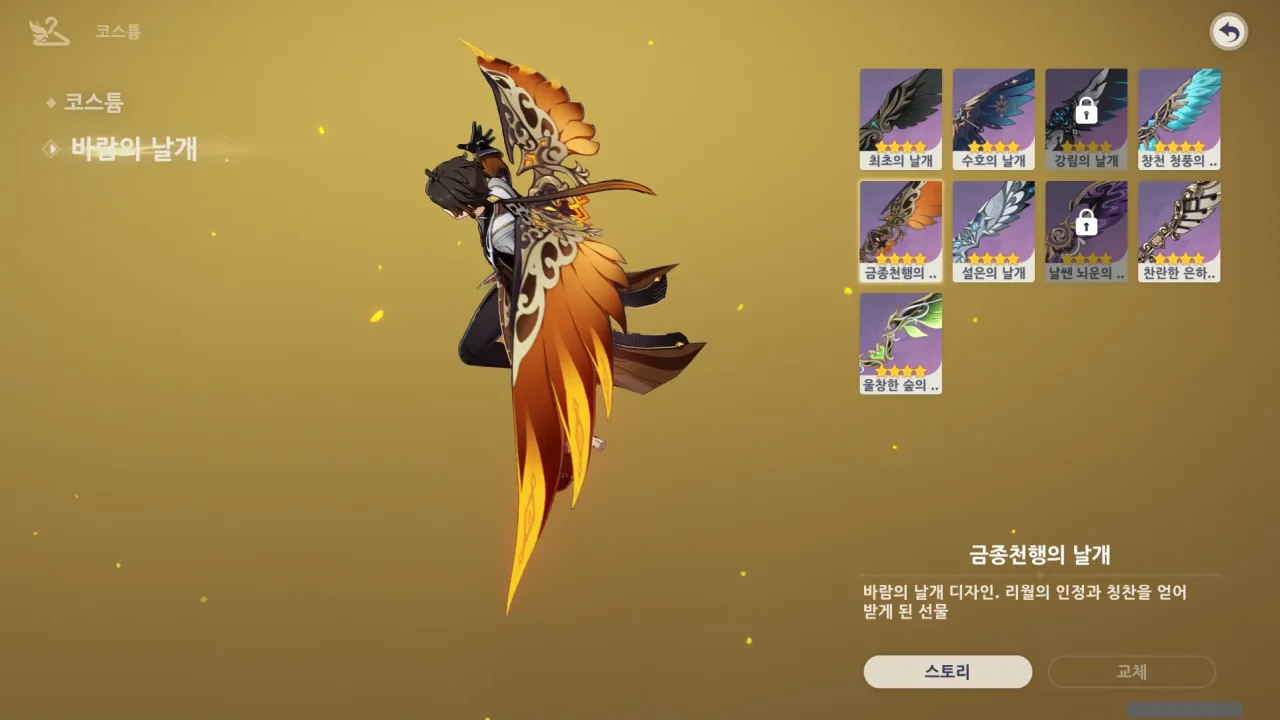
Task: Select the locked 강림의 날개 glider
Action: point(1086,118)
